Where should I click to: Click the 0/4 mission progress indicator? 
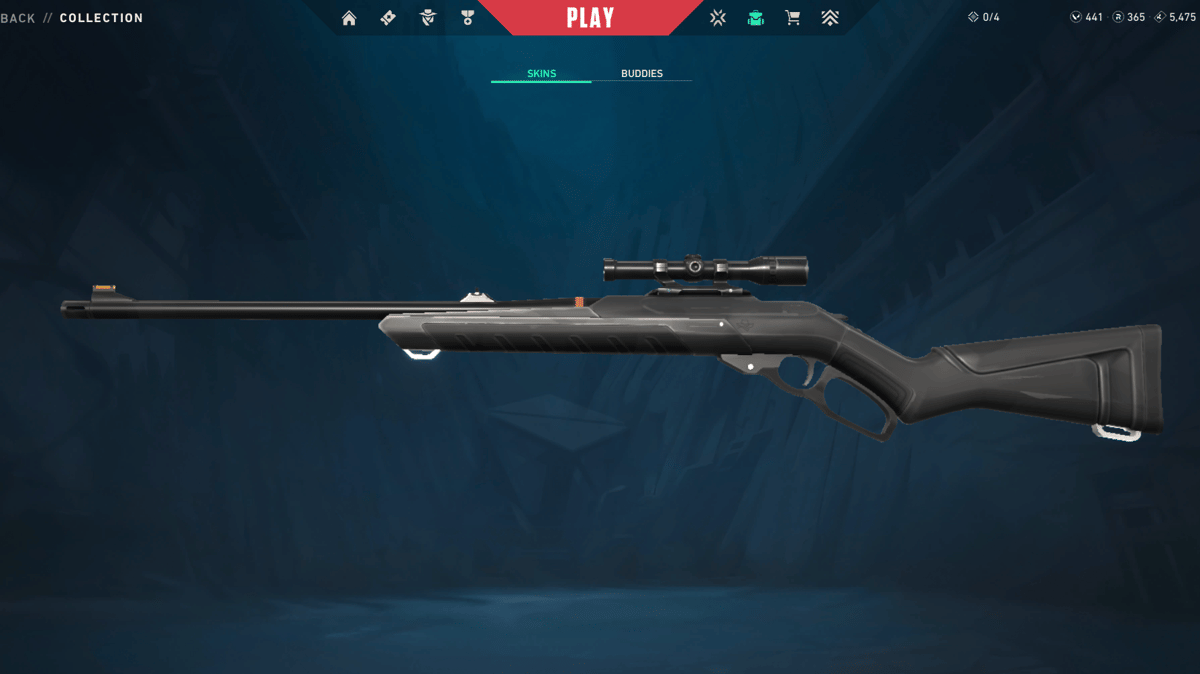point(983,18)
